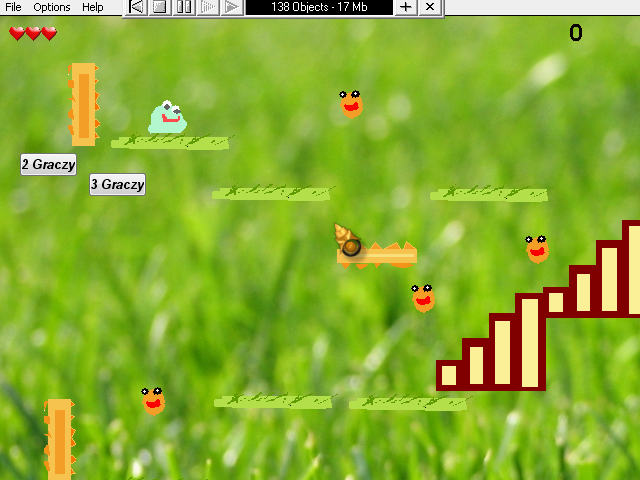Click the play button in the toolbar
This screenshot has height=480, width=640.
pyautogui.click(x=231, y=7)
